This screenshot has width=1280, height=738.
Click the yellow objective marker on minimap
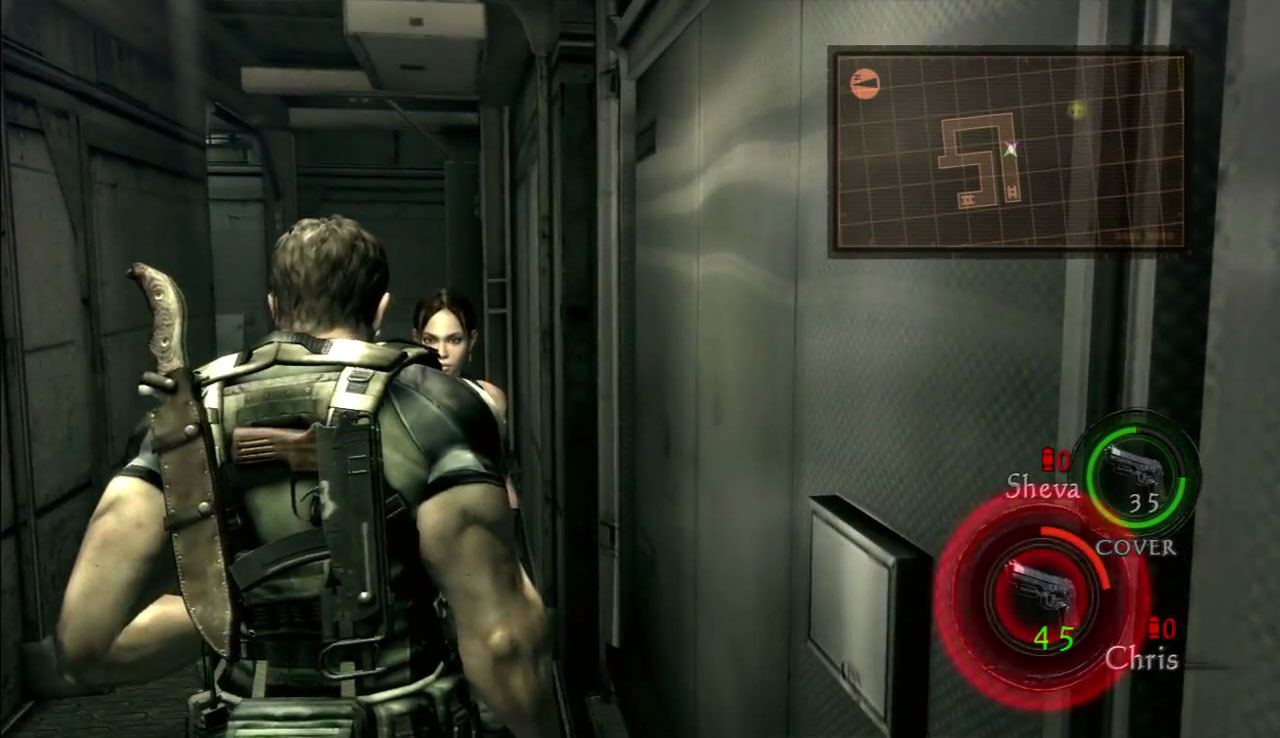coord(1077,109)
